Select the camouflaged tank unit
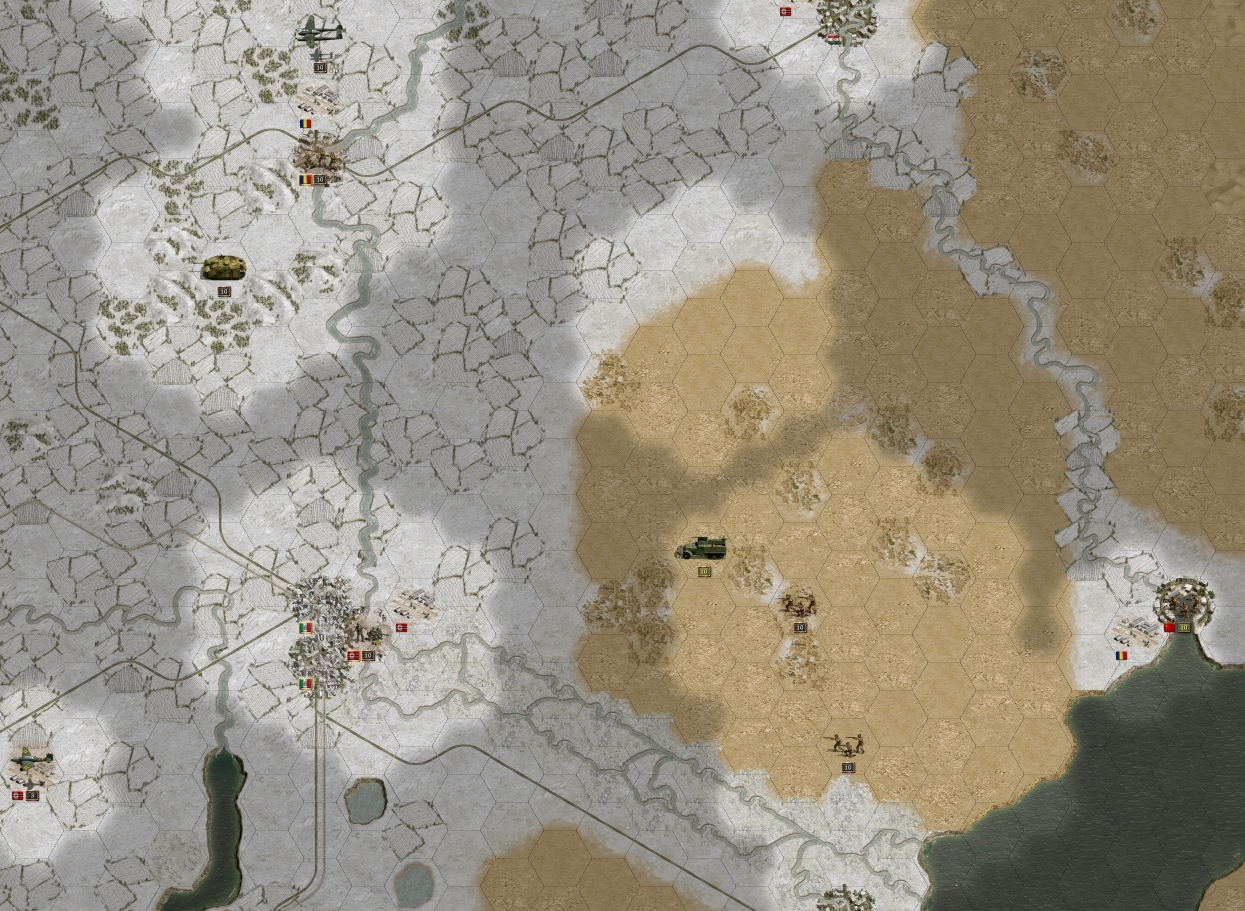The image size is (1245, 911). [x=224, y=267]
